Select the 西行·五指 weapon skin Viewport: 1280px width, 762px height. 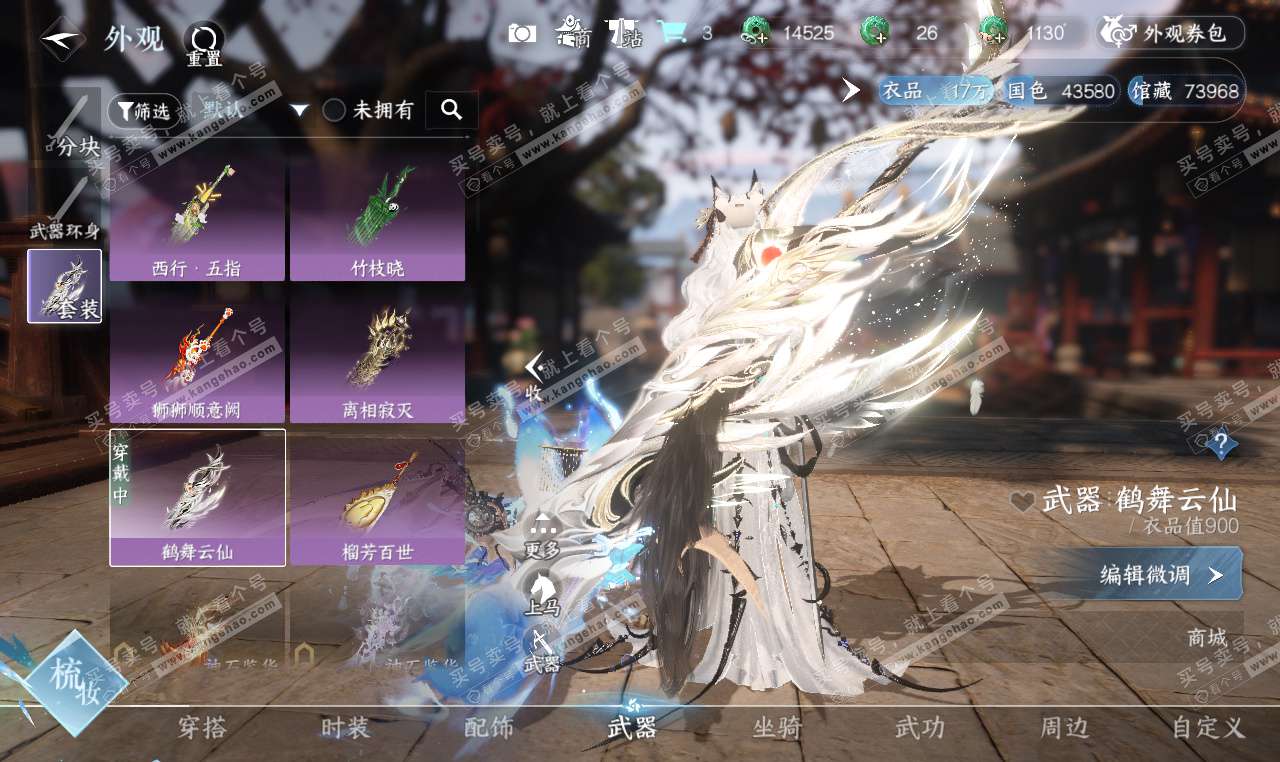point(197,220)
